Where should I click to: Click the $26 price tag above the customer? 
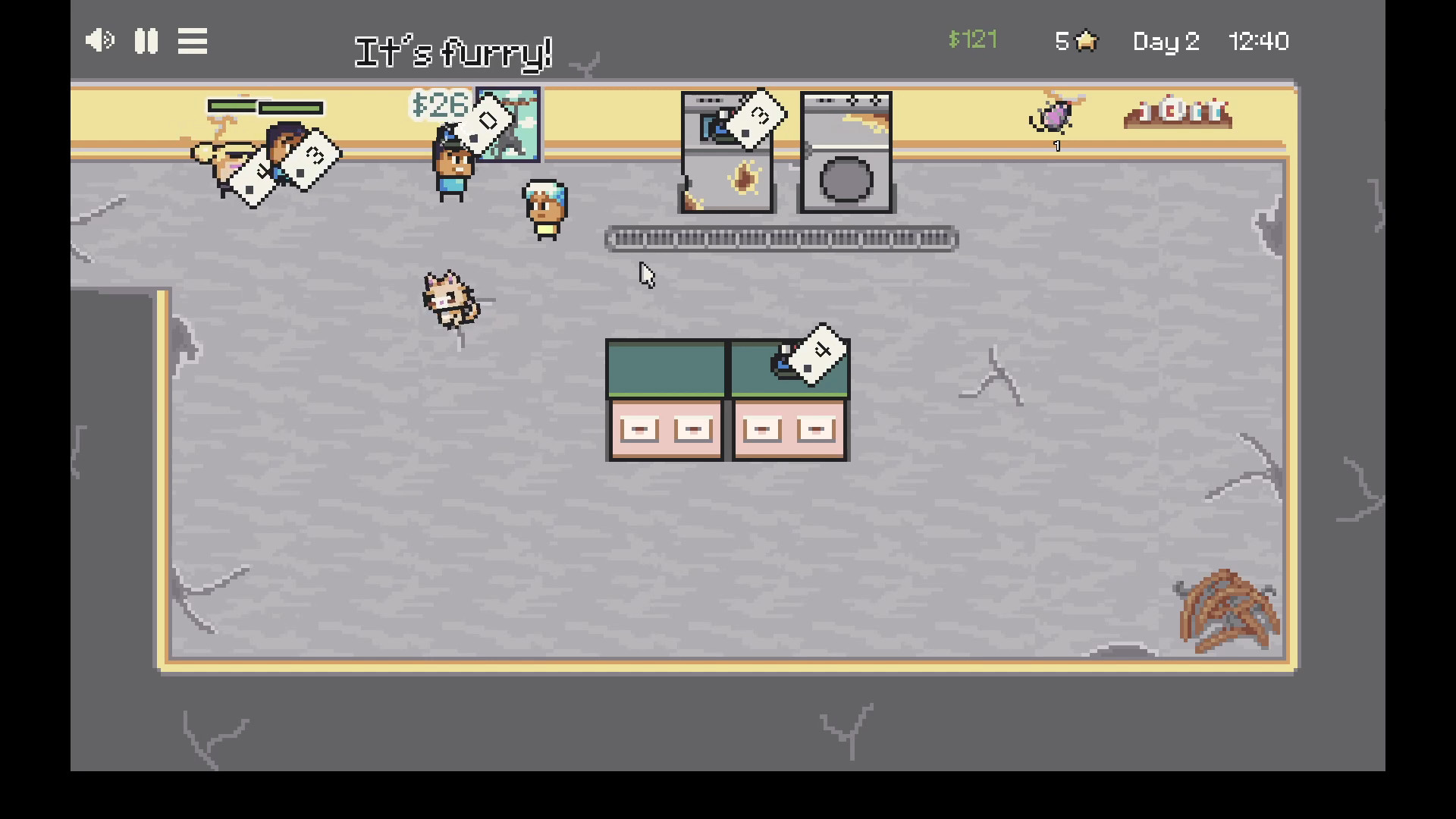click(441, 106)
